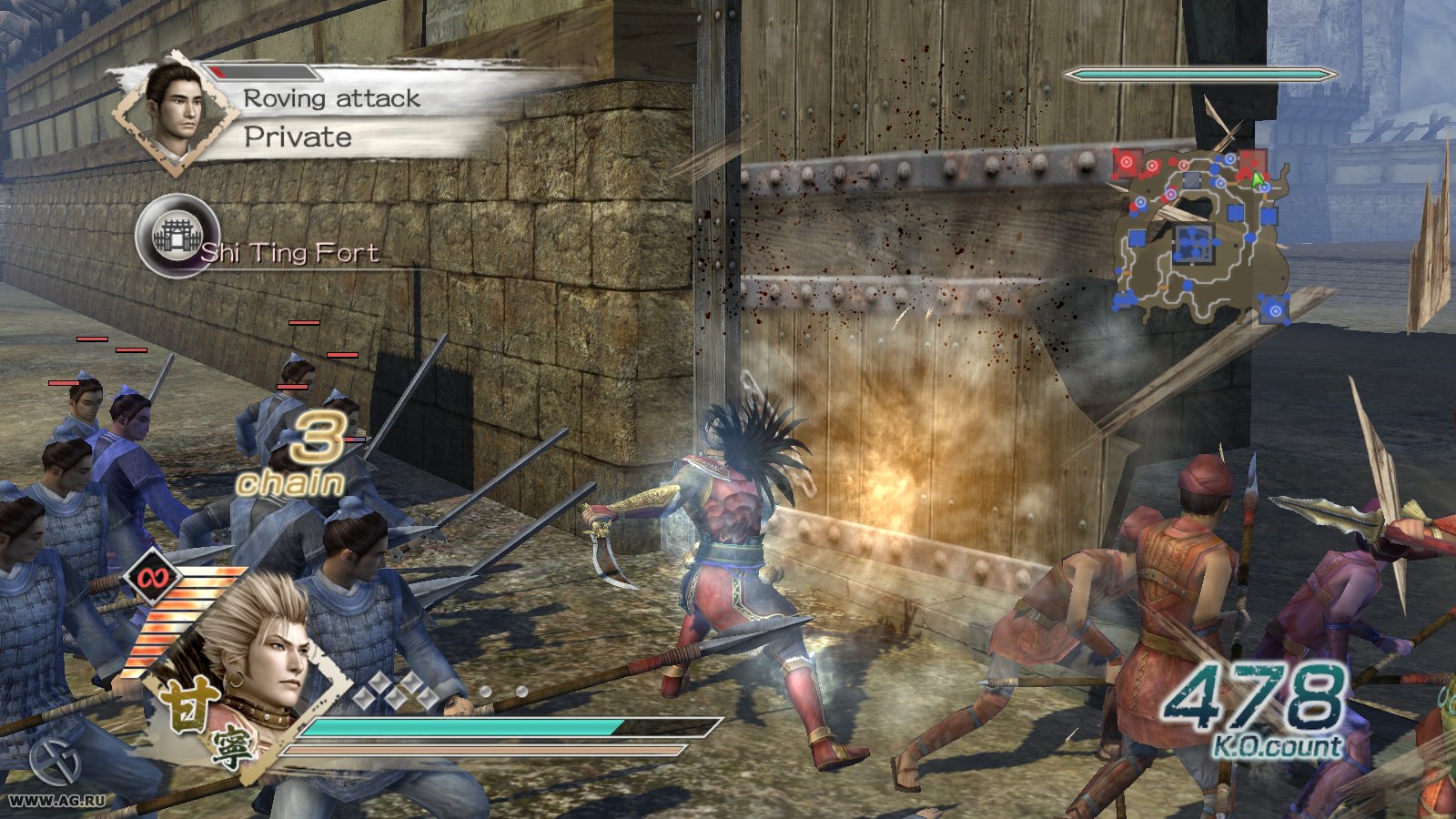Select the Gan Ning player portrait

click(x=258, y=658)
